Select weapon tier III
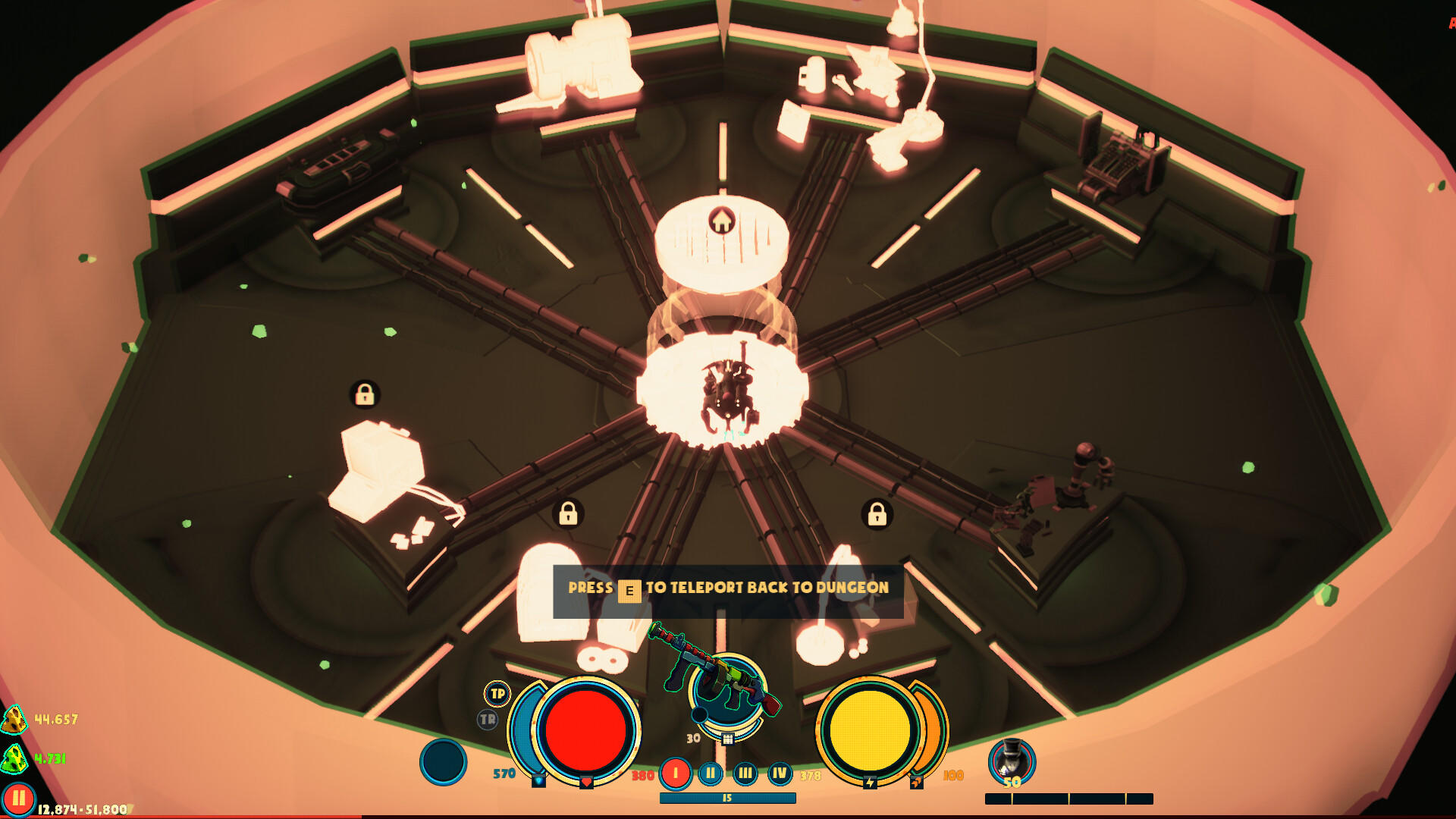Image resolution: width=1456 pixels, height=819 pixels. 744,773
